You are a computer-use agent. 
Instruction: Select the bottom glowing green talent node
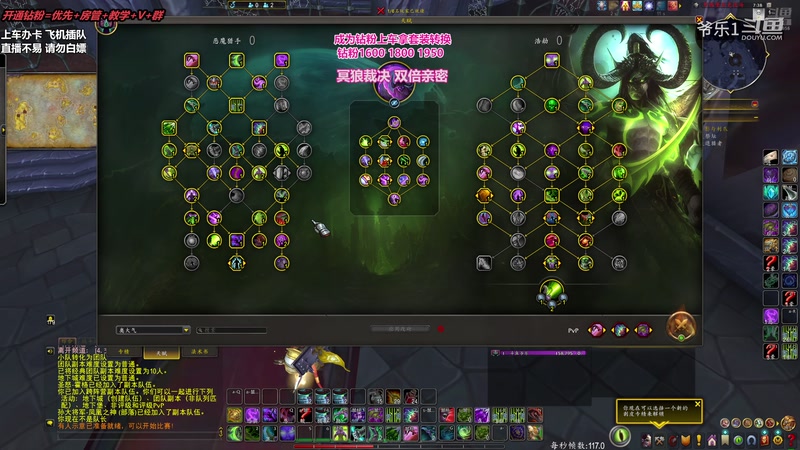[x=550, y=291]
